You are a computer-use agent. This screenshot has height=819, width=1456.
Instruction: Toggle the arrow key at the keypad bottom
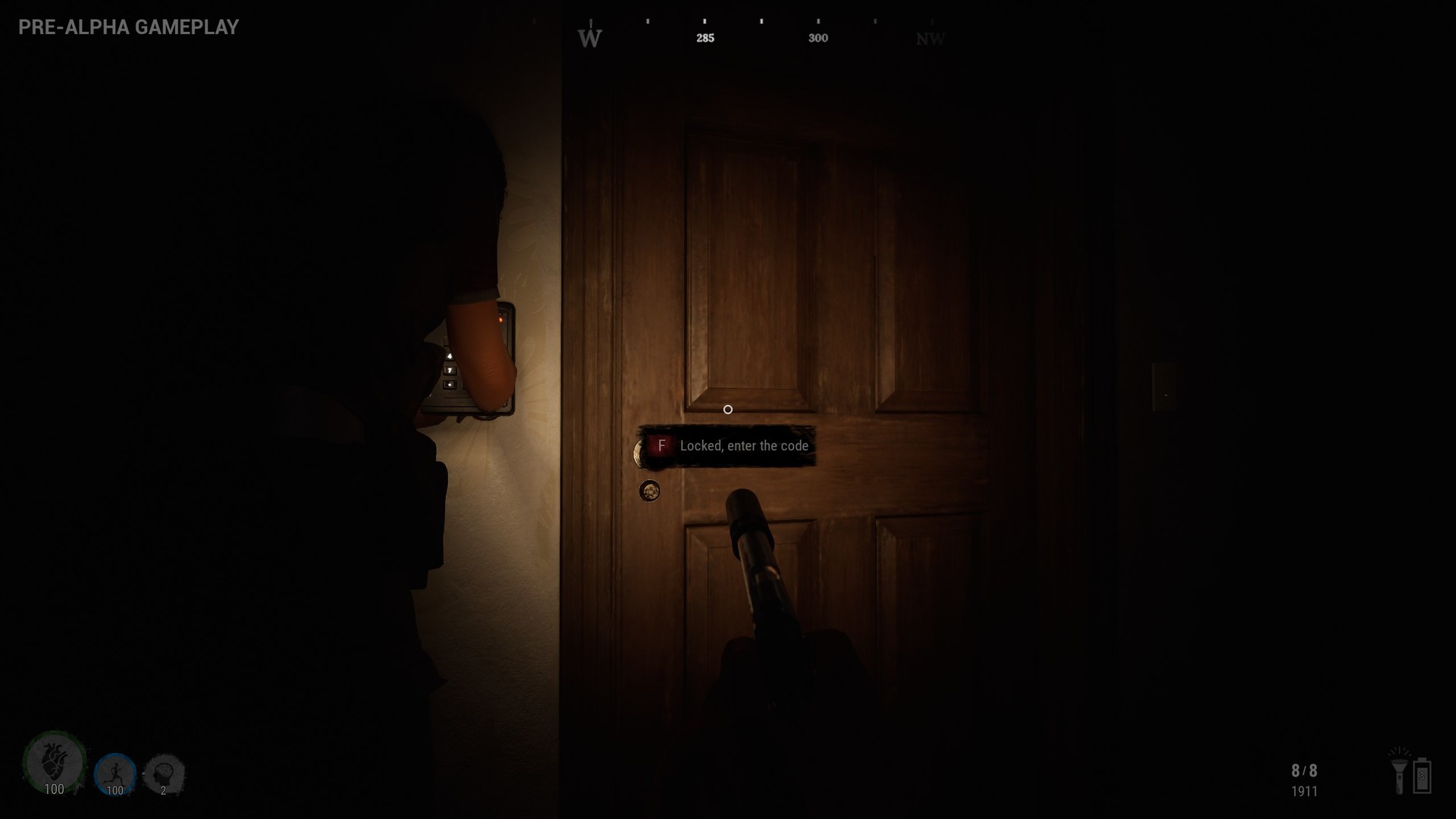450,384
